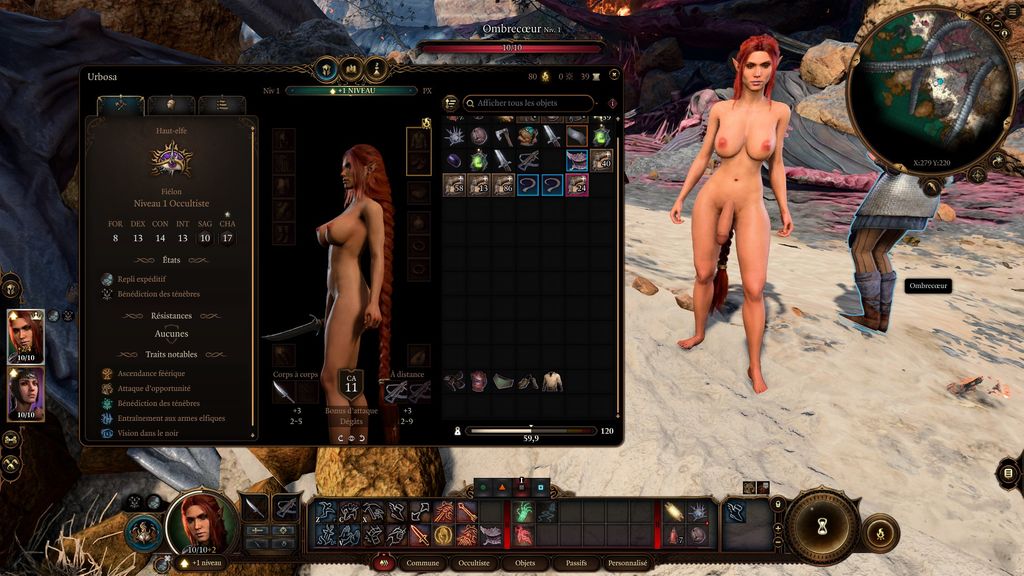Screen dimensions: 1024x576
Task: Click the +1 Niveau level-up bar
Action: tap(351, 90)
